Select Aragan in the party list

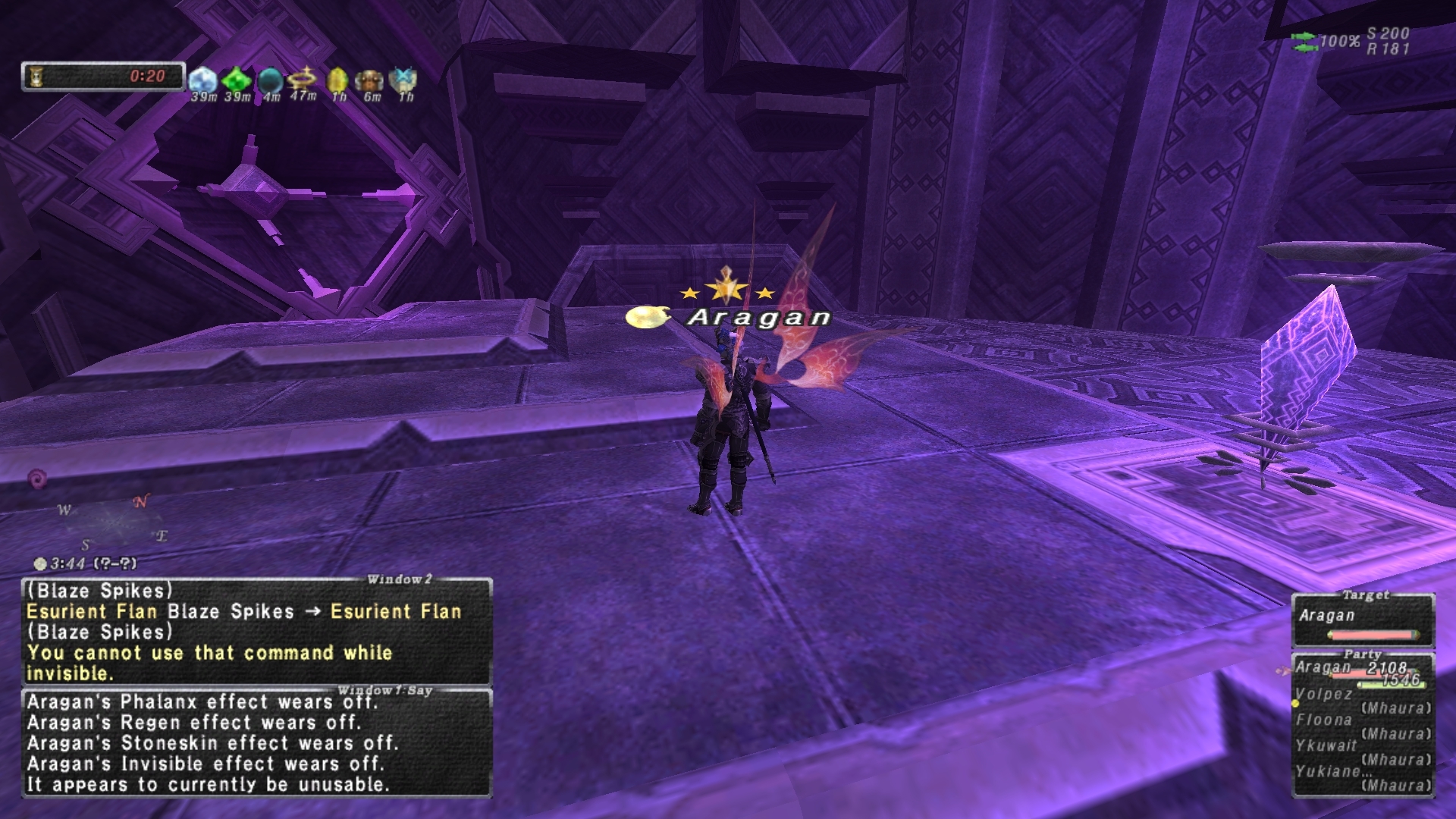click(1325, 667)
